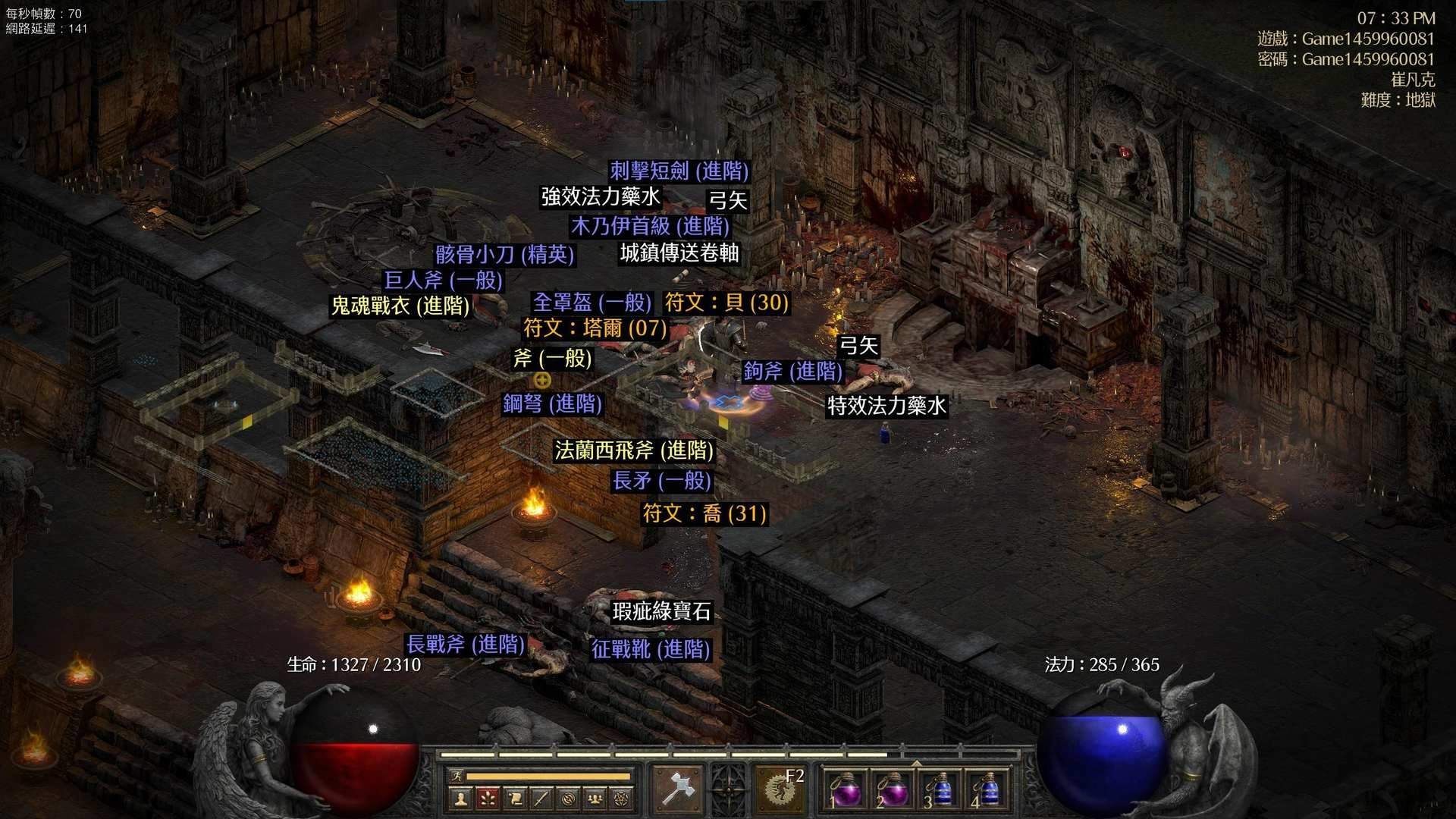Open the chat log via the pentagram icon
The image size is (1456, 819).
[620, 799]
